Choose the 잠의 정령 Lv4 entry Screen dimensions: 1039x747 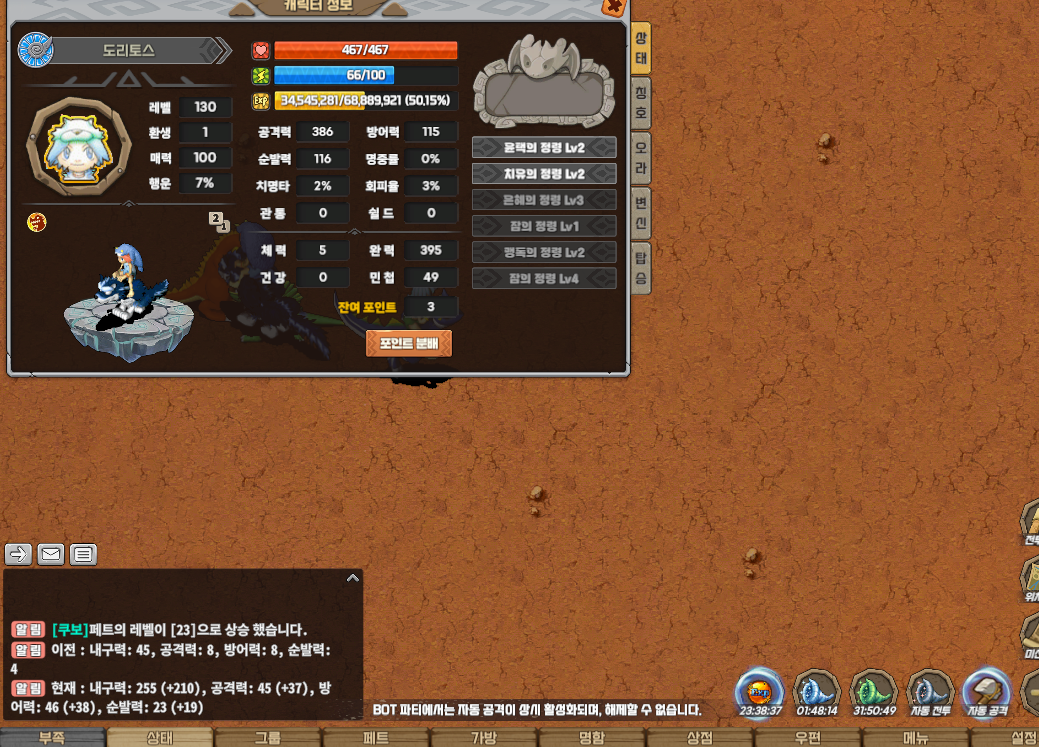point(544,278)
